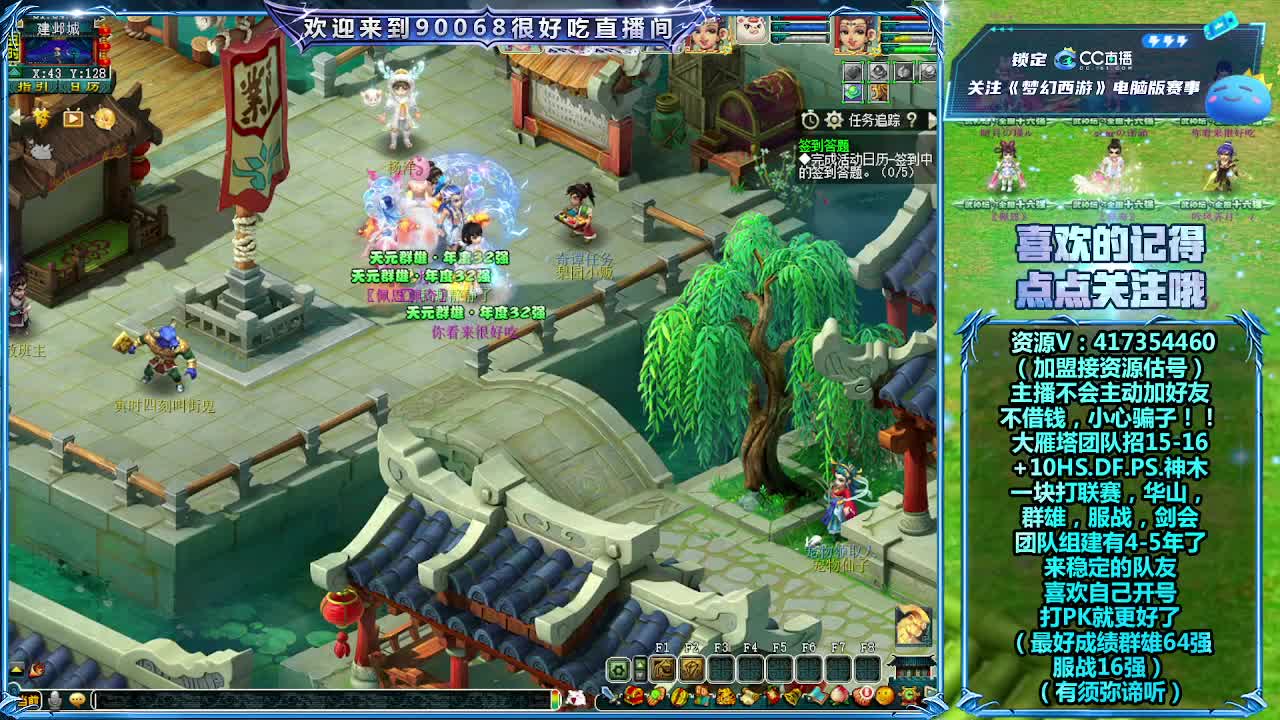Click the bell reminder icon in bottom toolbar
Screen dimensions: 1280x720
792,695
